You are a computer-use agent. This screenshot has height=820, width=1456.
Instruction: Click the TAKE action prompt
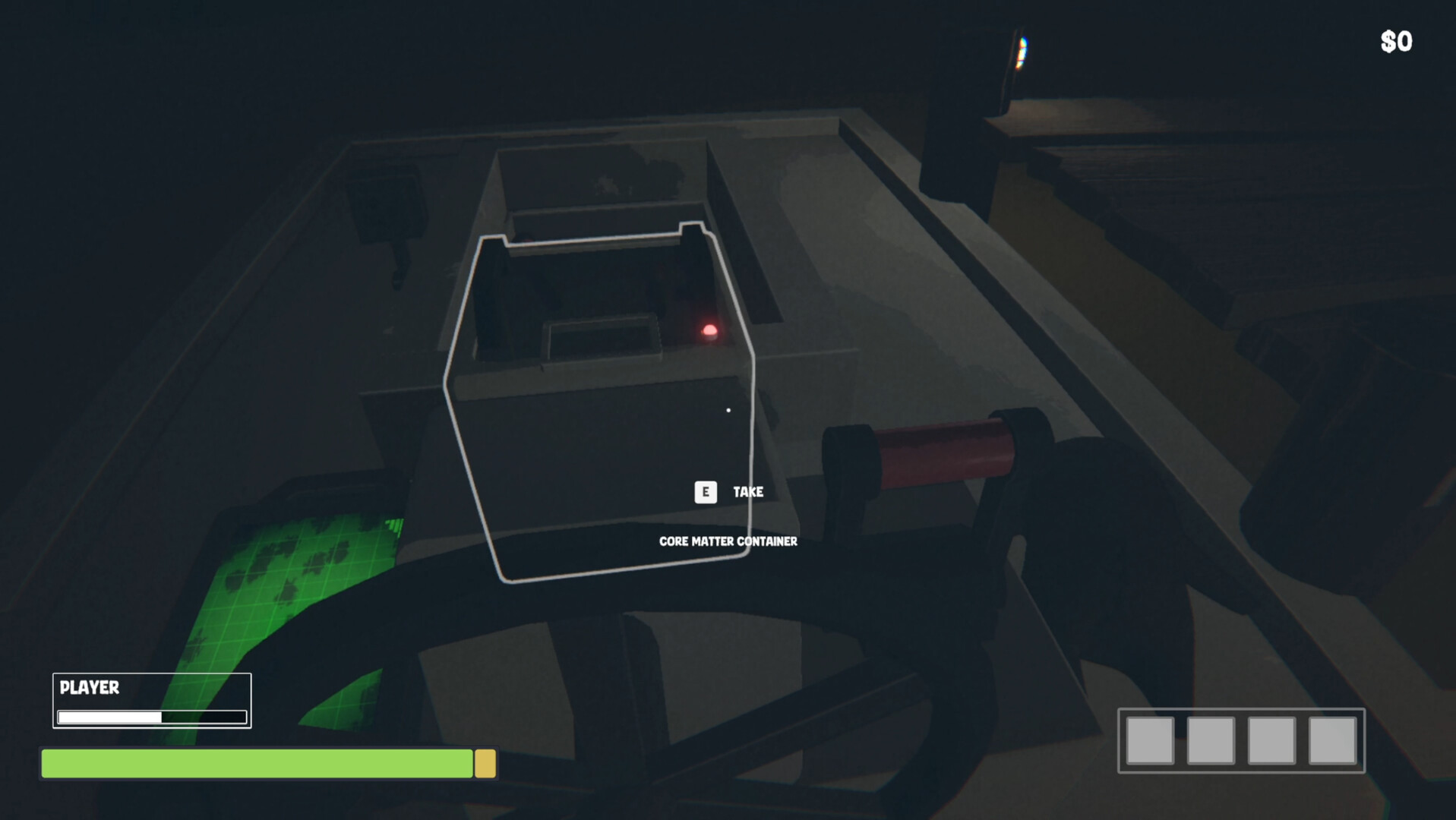coord(747,492)
